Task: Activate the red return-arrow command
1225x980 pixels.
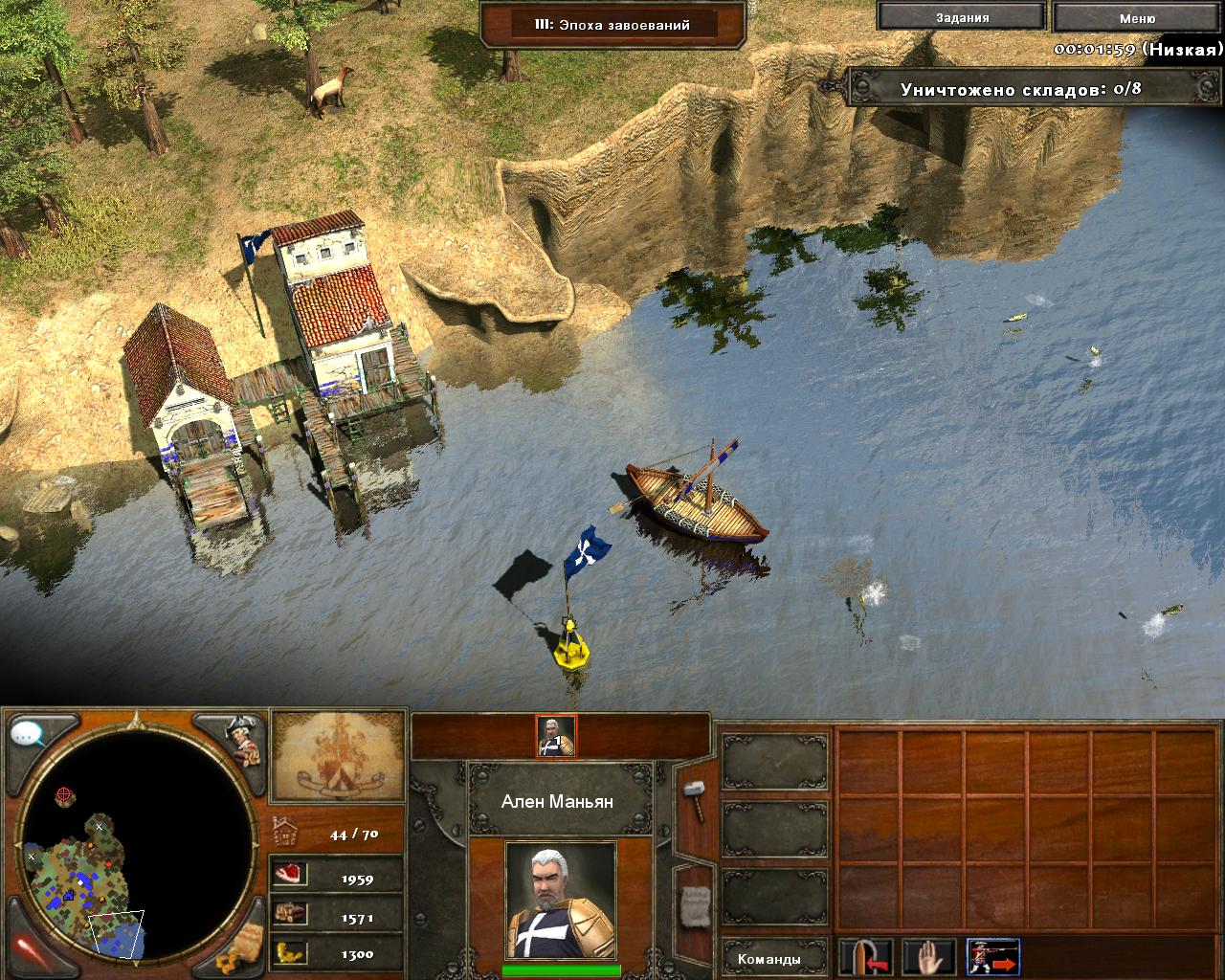Action: click(867, 958)
